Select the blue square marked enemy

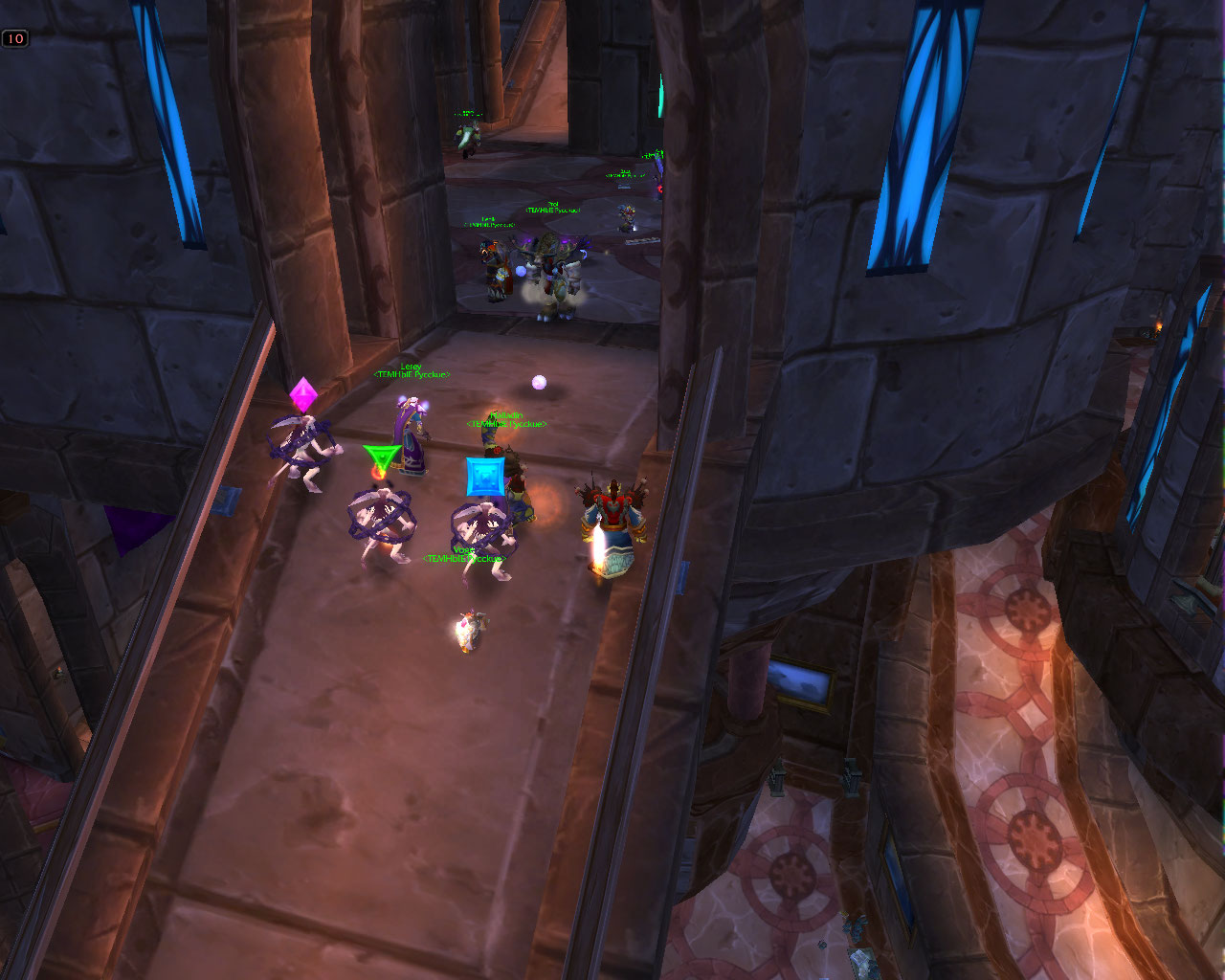pos(483,532)
